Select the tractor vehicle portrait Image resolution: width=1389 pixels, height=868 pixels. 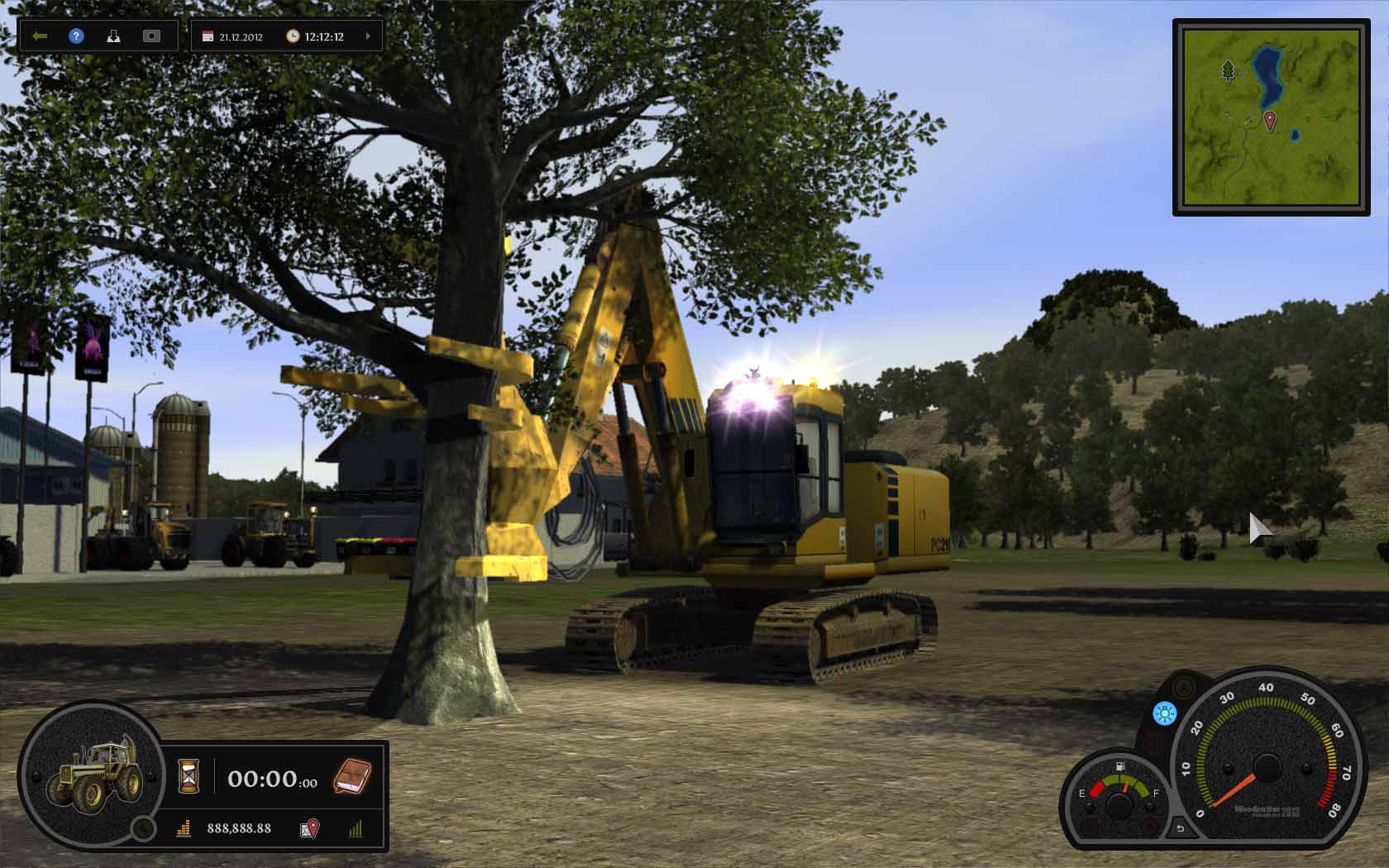tap(89, 775)
